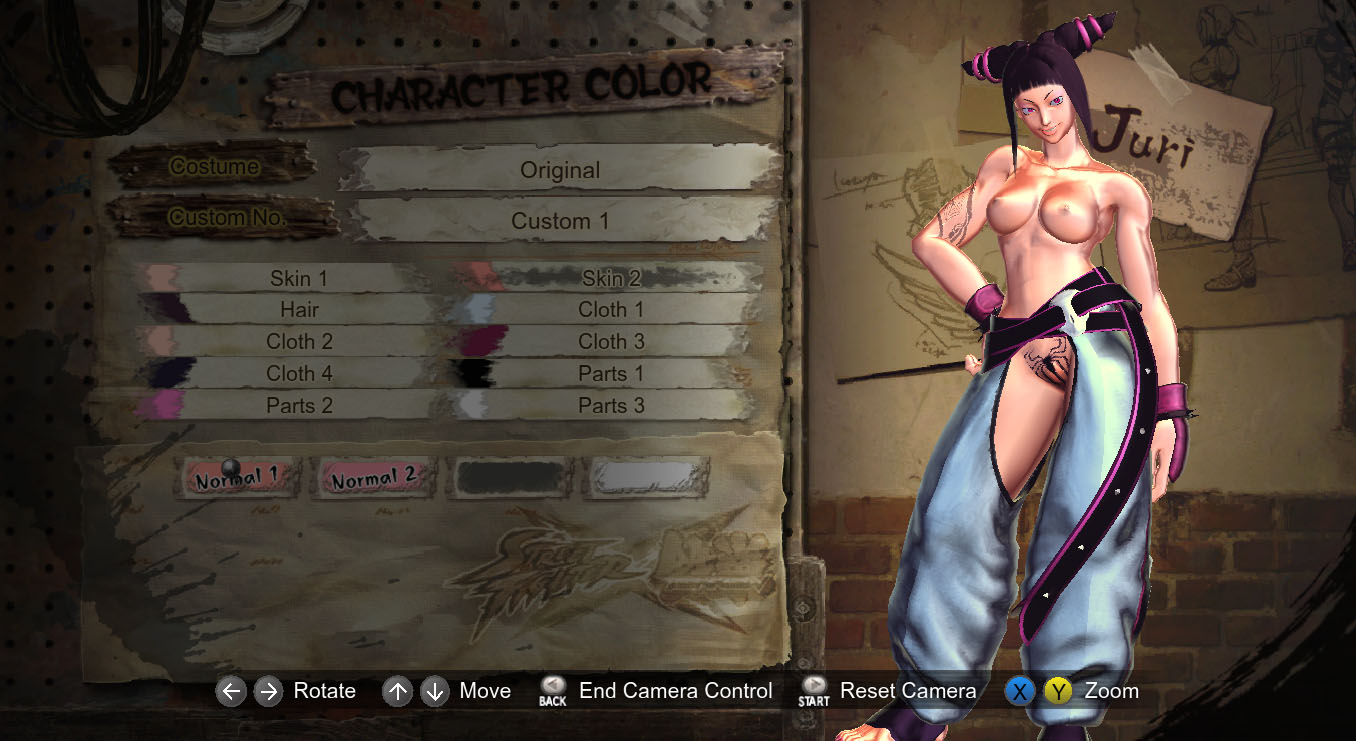Apply the Normal 1 color swatch
The width and height of the screenshot is (1356, 741).
(238, 479)
